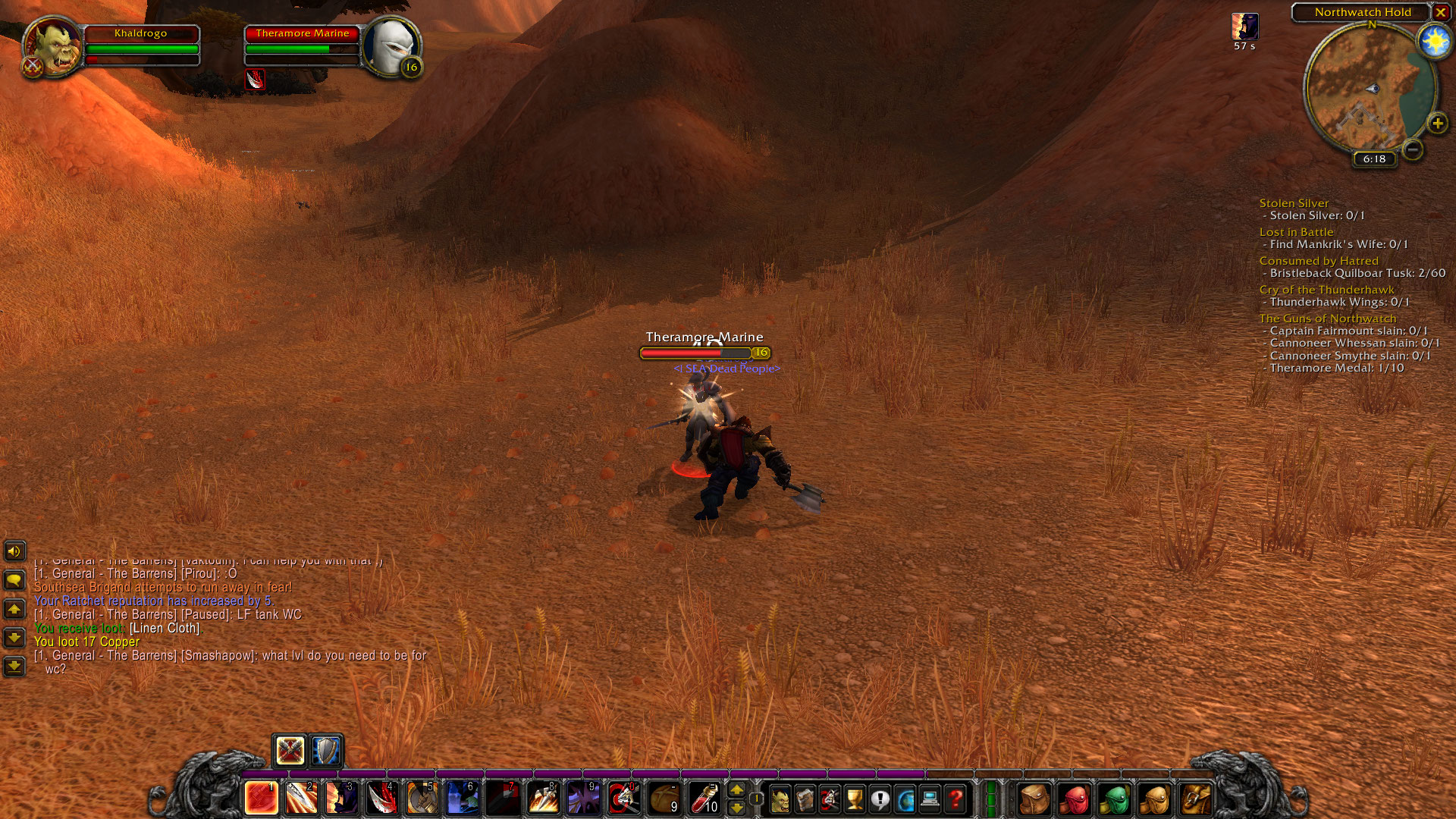
Task: Open the chat menu bubble icon
Action: tap(14, 578)
